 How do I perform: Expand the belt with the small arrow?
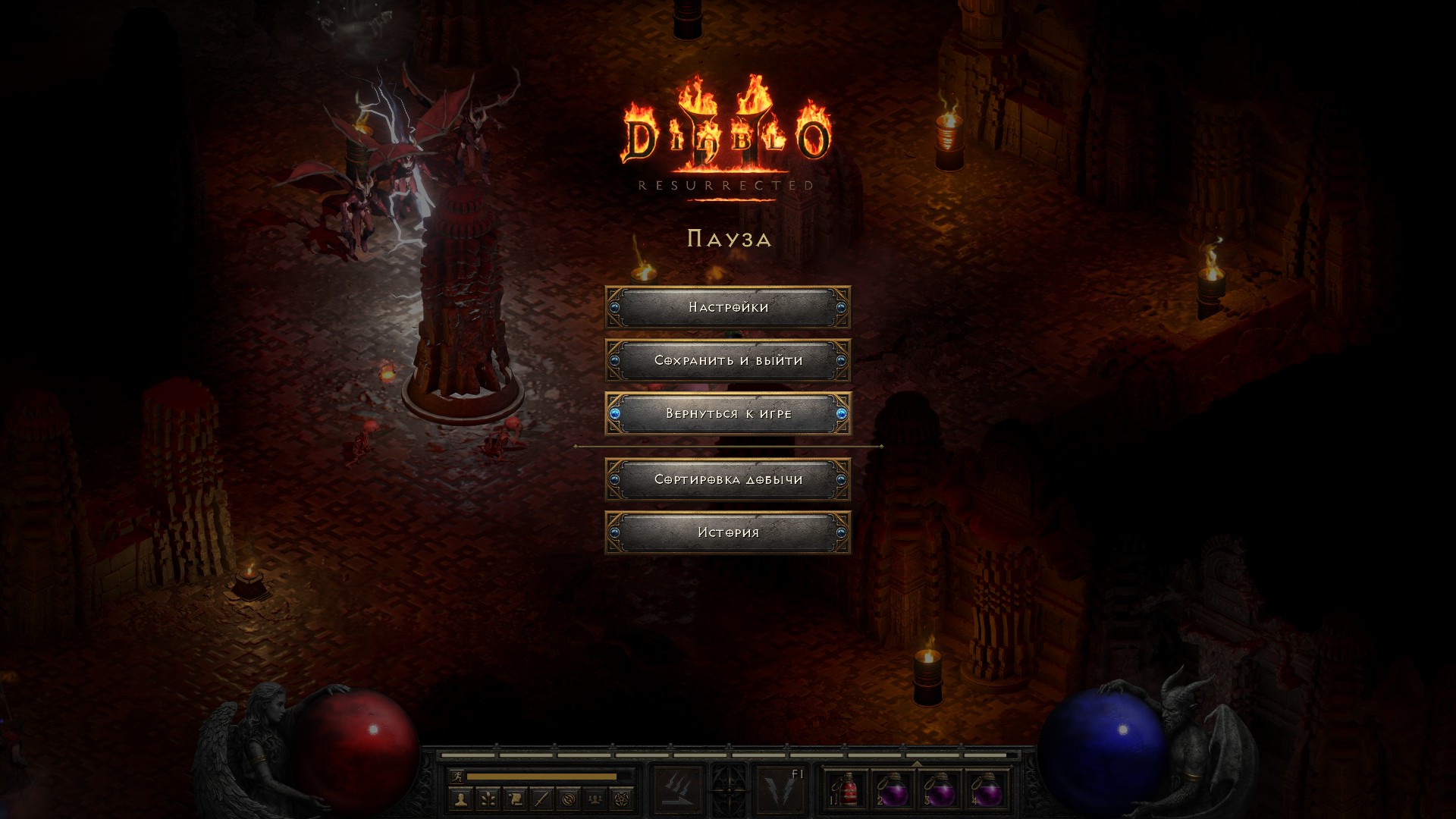(917, 764)
